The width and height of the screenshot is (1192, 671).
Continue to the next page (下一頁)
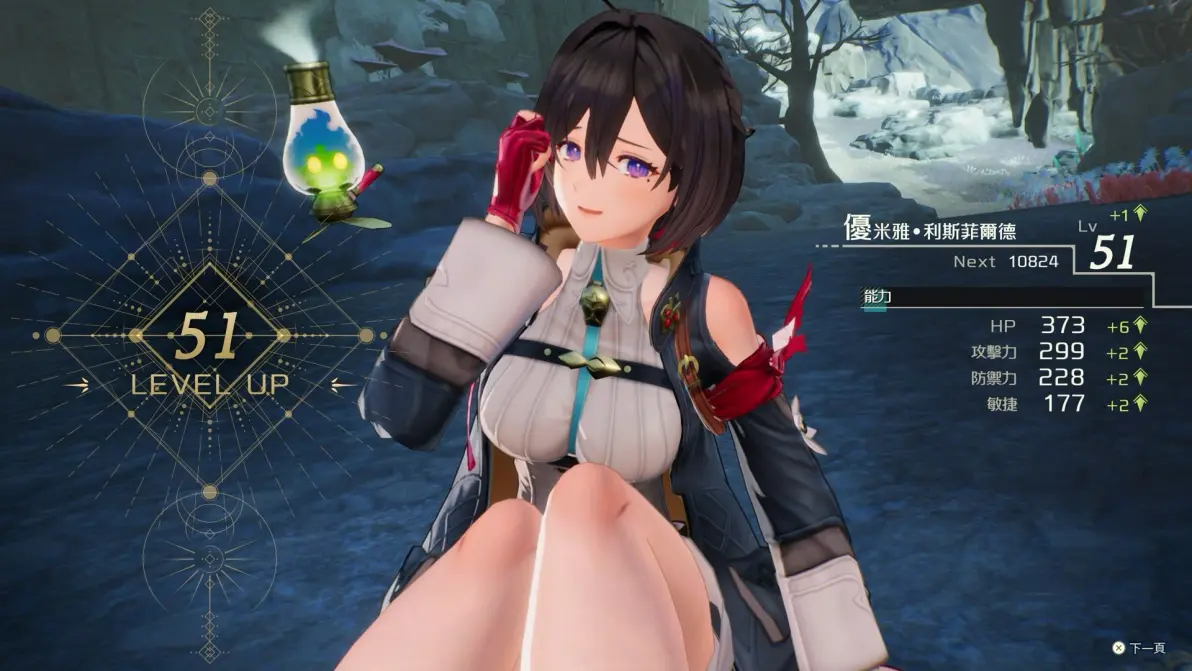point(1138,648)
